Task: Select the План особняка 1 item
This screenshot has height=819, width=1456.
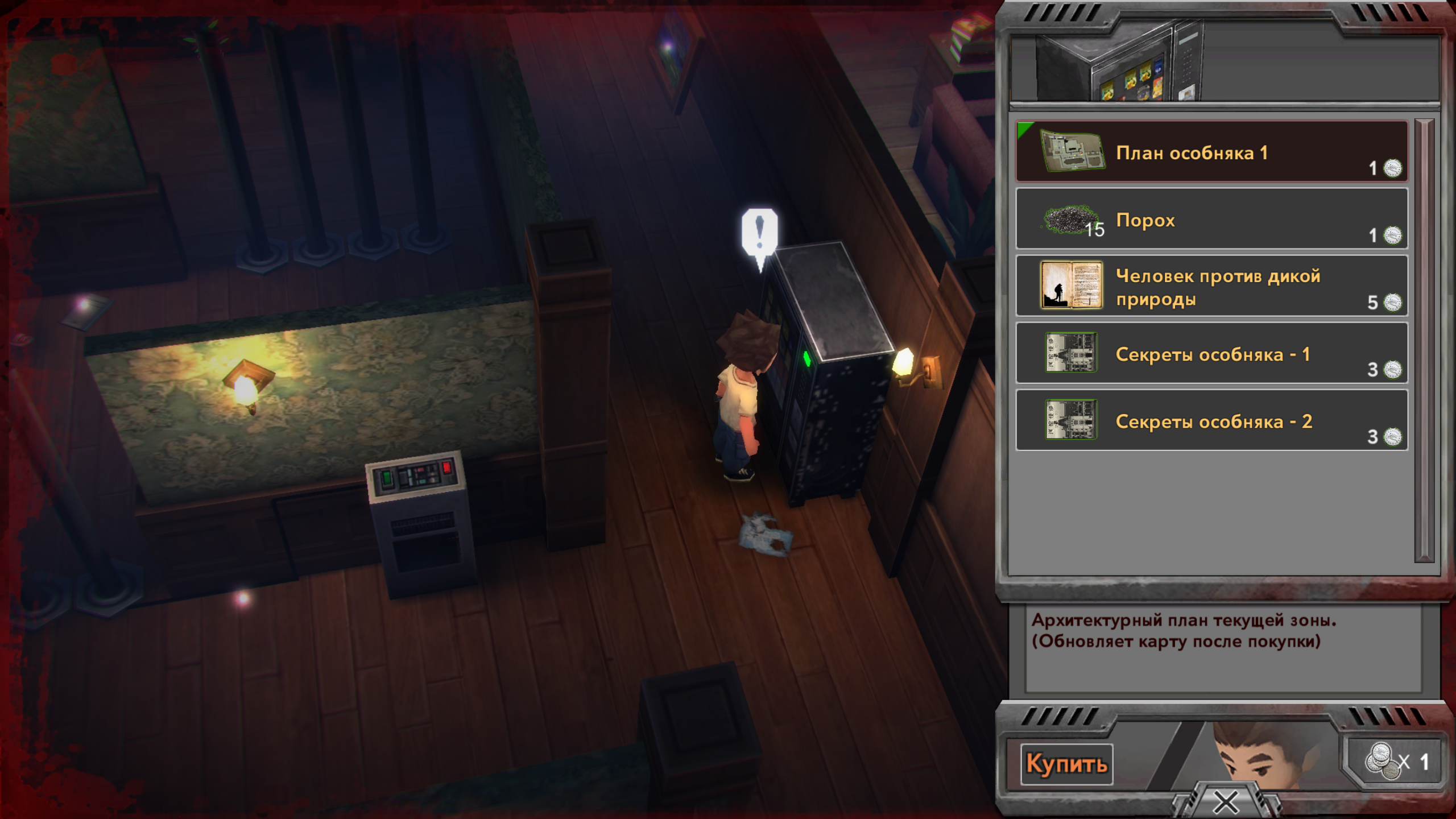Action: pyautogui.click(x=1211, y=152)
